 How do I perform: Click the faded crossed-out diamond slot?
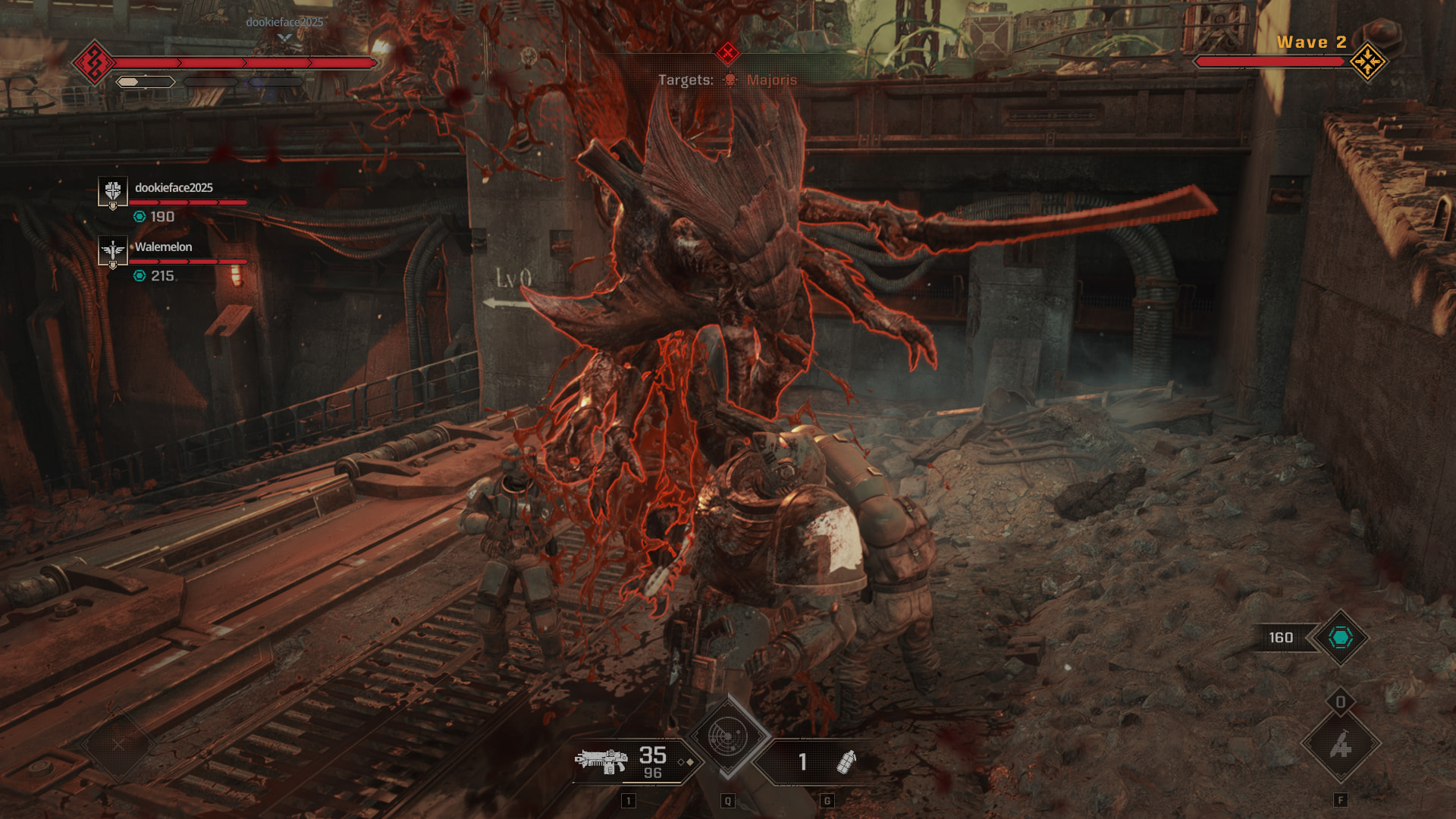118,745
